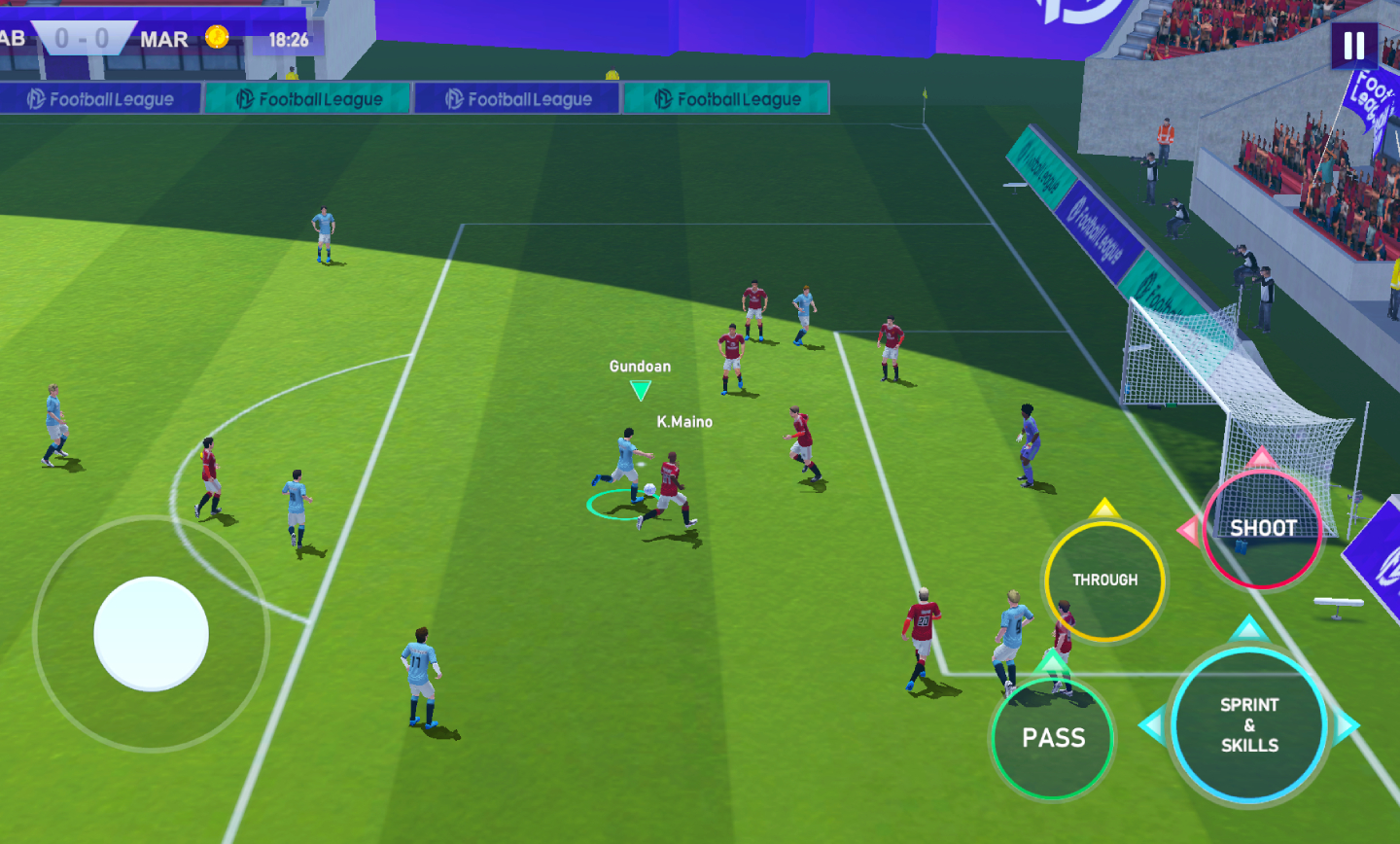The width and height of the screenshot is (1400, 844).
Task: Tap the SHOOT button
Action: 1262,529
